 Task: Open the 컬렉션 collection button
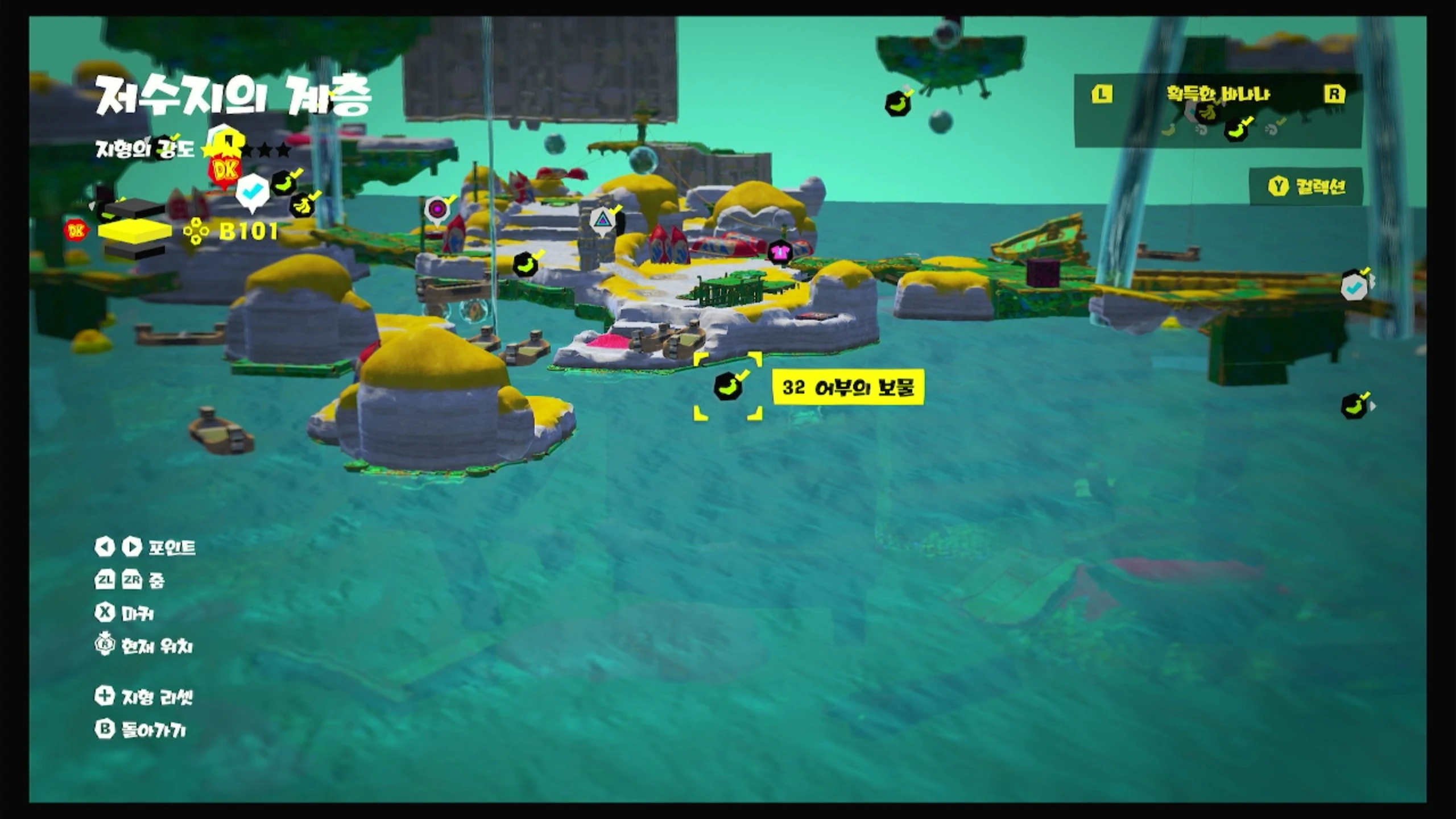point(1306,187)
